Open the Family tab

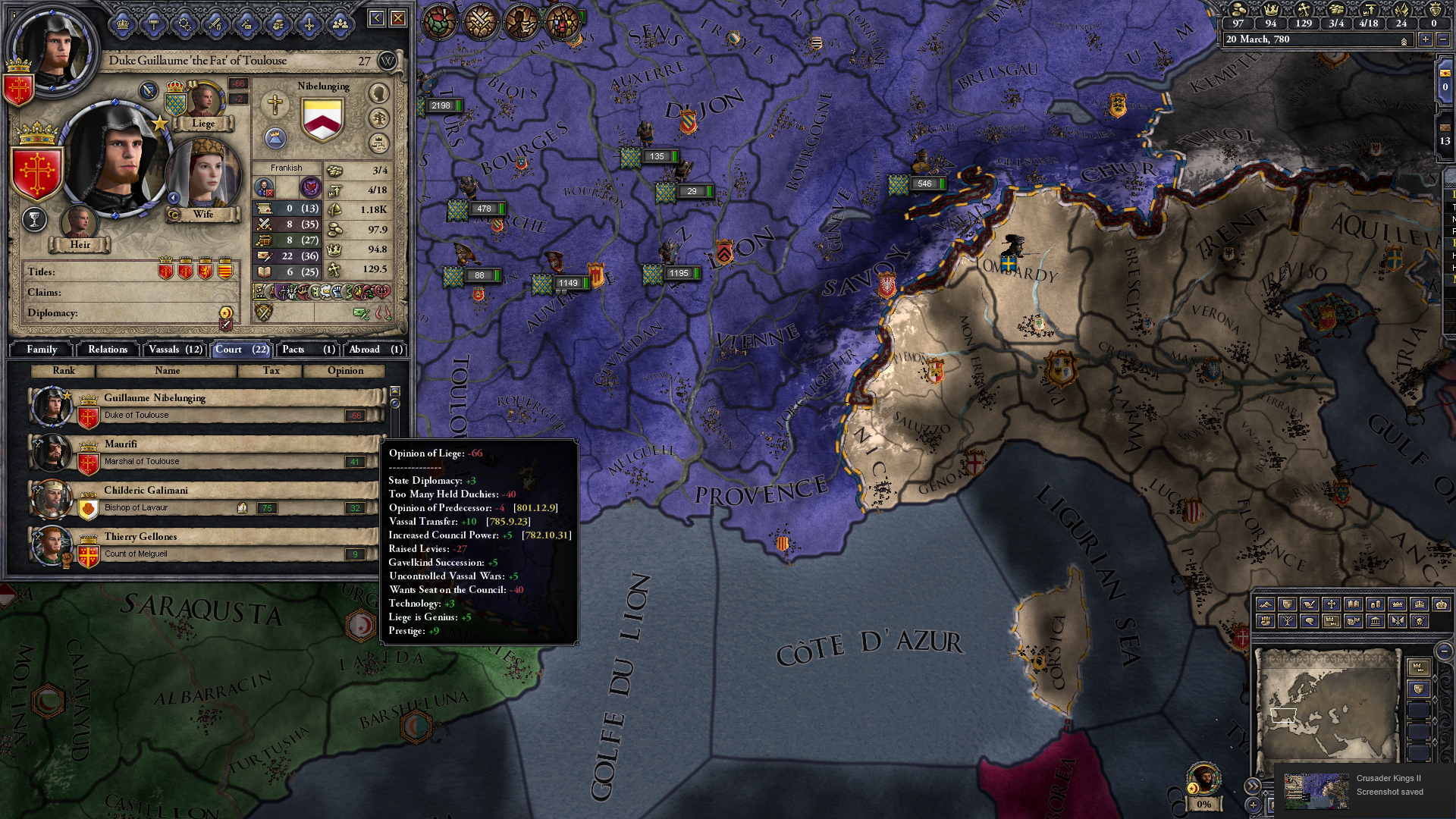[42, 350]
